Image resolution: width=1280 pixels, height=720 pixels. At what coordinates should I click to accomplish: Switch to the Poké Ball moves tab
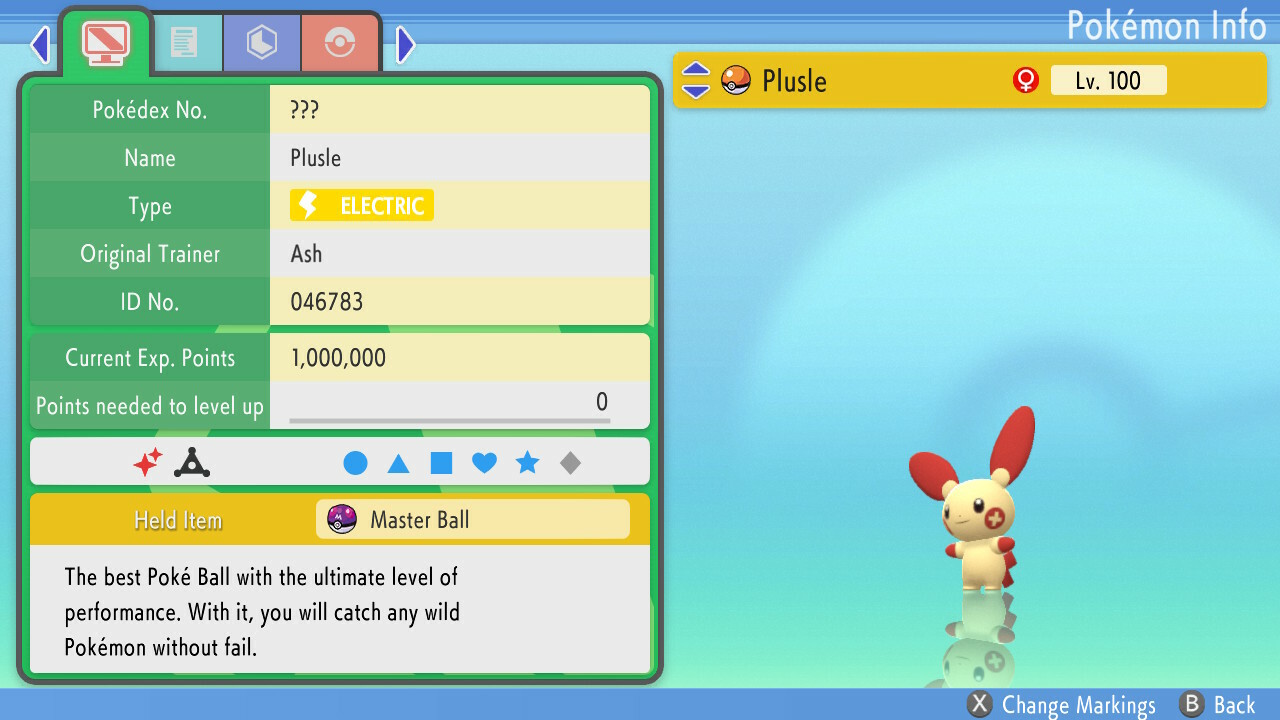point(340,42)
